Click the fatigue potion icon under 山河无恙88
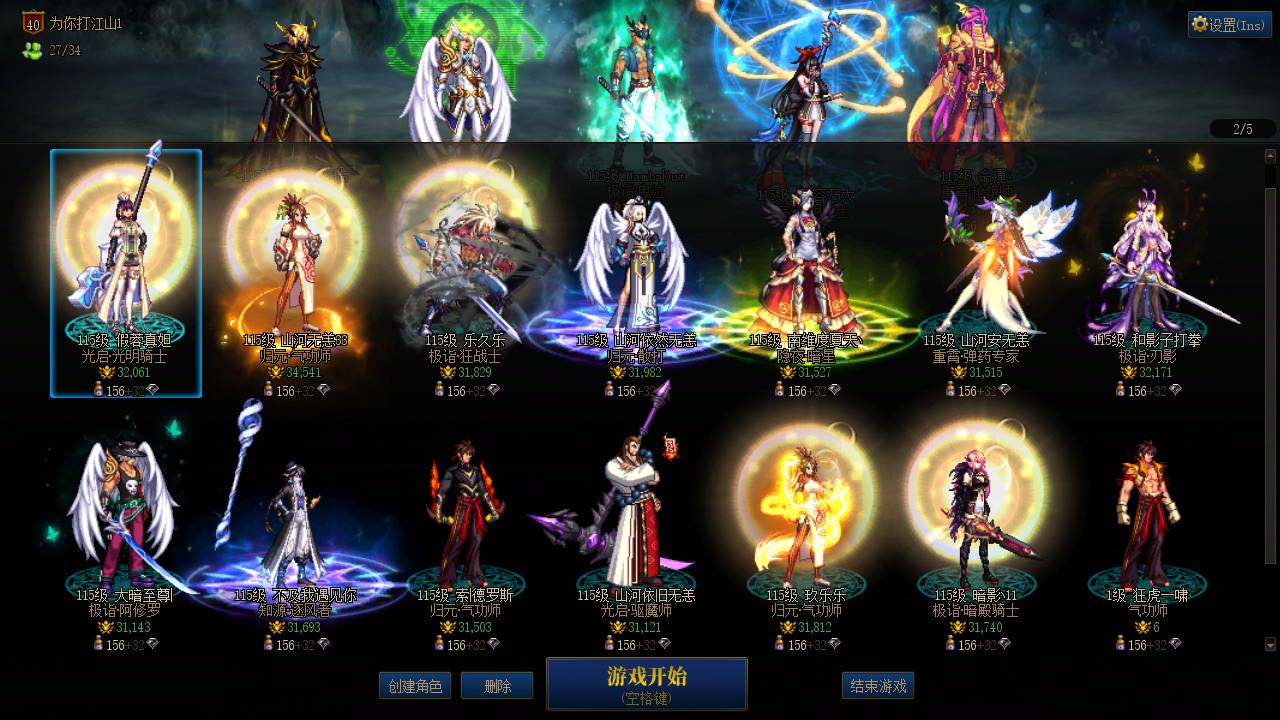Screen dimensions: 1280x720 (x=268, y=390)
